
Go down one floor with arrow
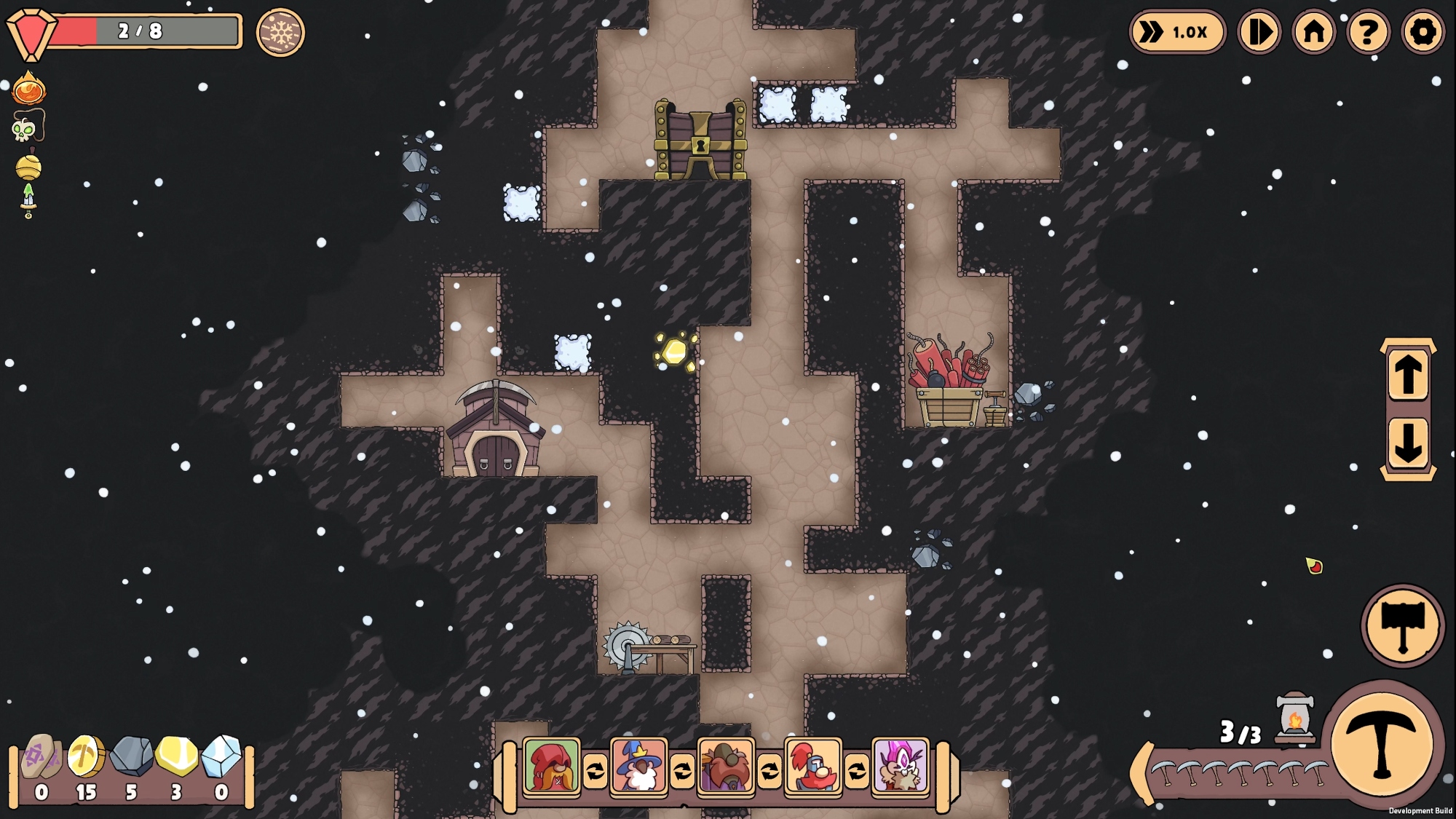[1407, 442]
